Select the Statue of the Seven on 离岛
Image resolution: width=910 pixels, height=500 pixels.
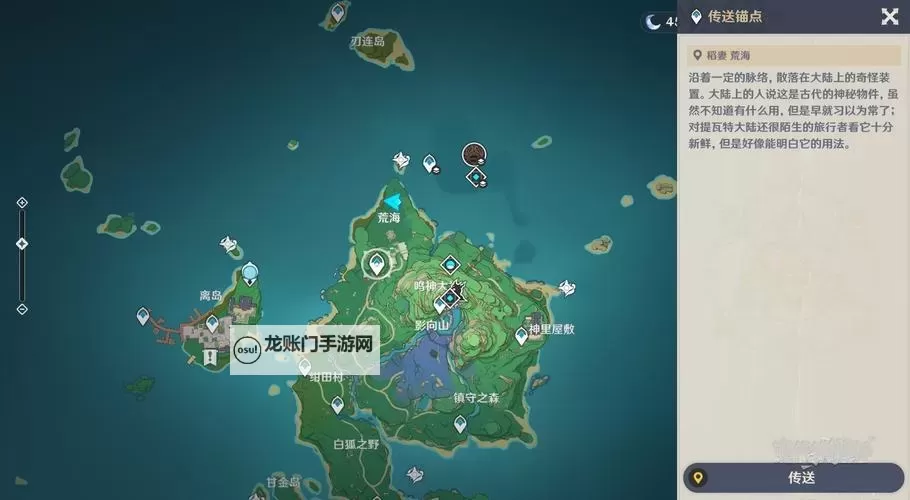pyautogui.click(x=249, y=272)
